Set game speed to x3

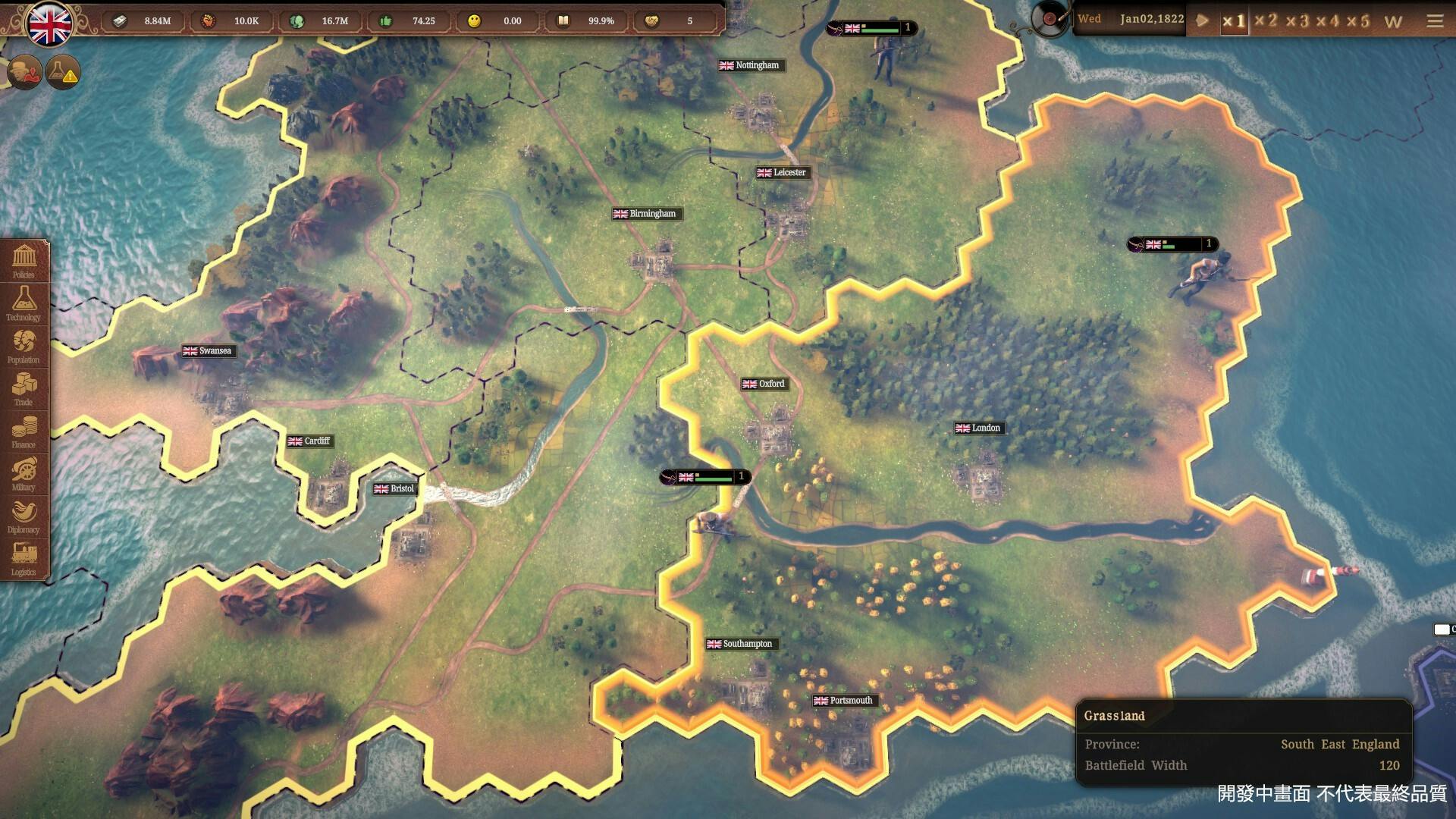click(1297, 20)
